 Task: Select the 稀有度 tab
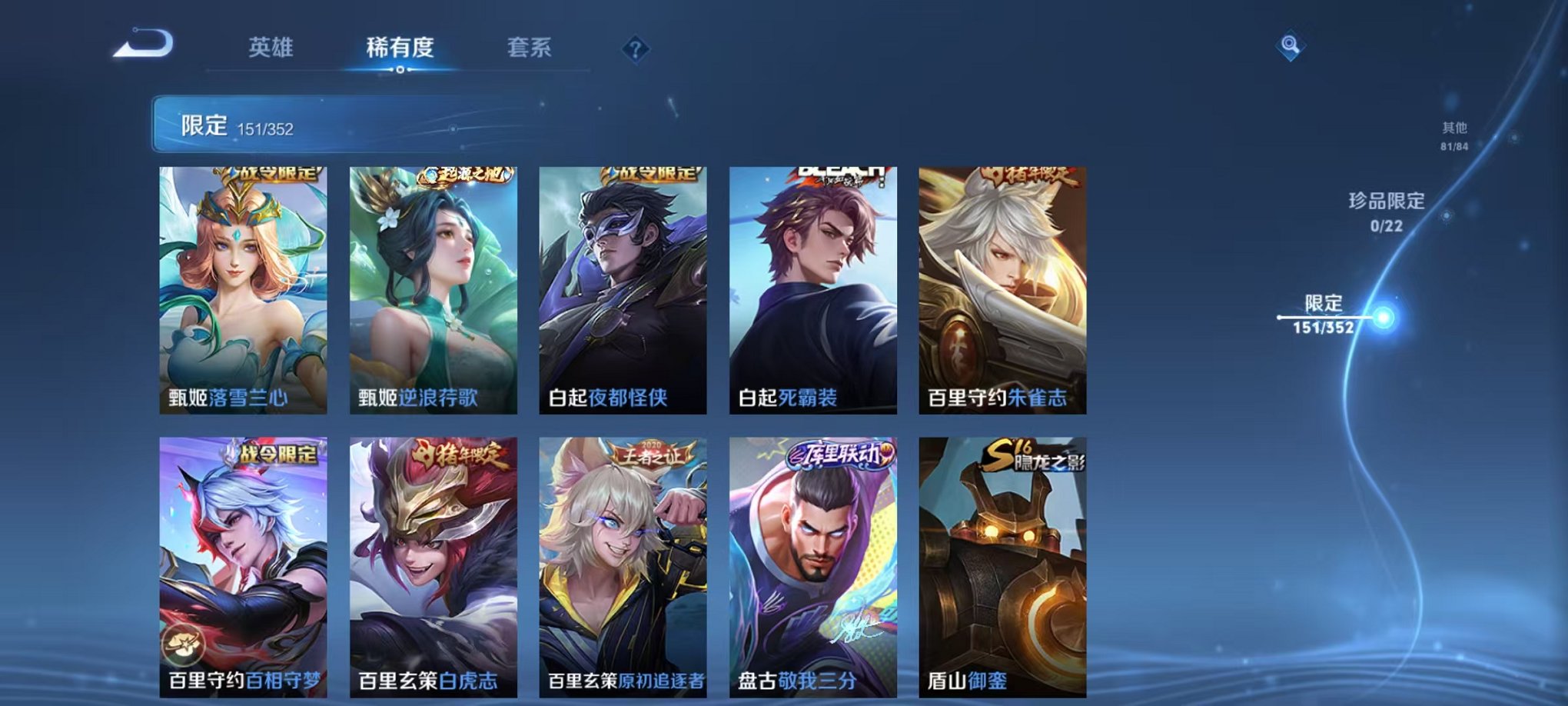point(399,48)
